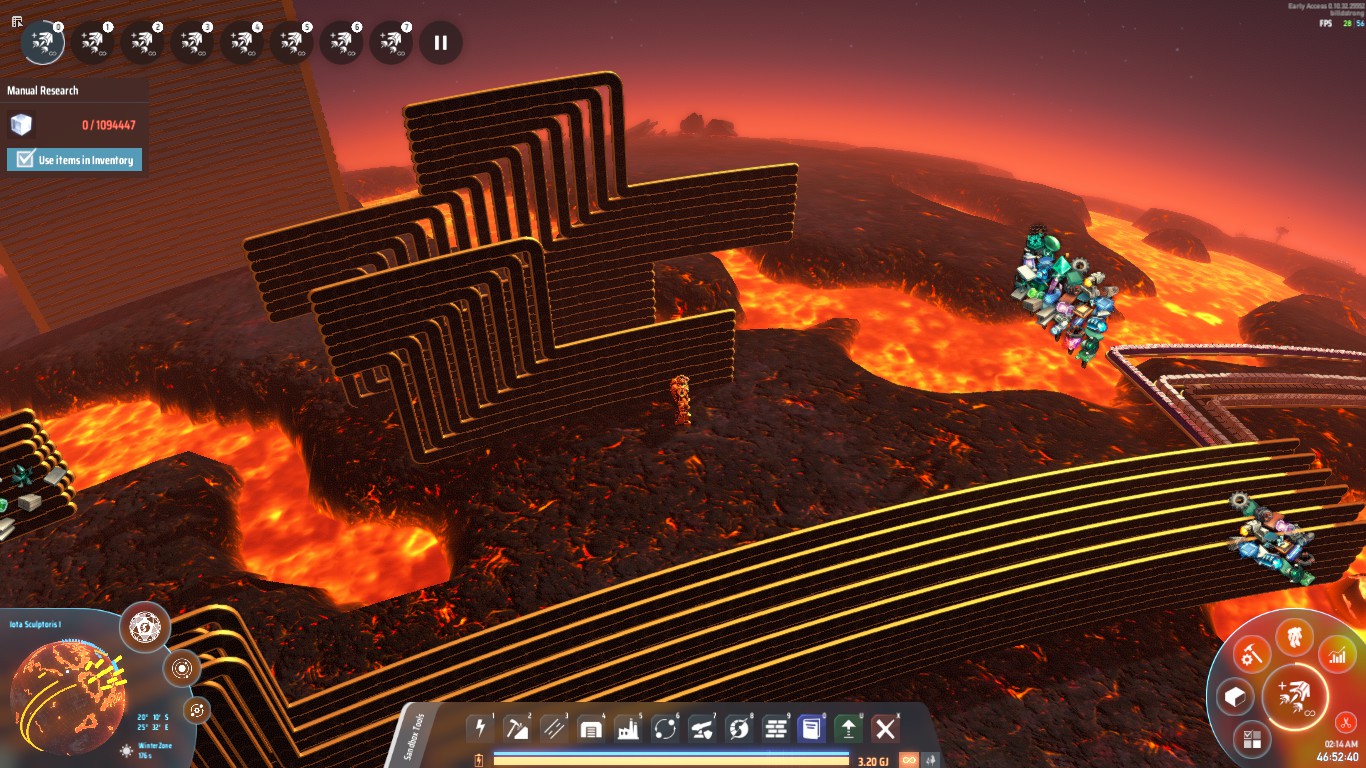Select the red X dismantle tool
Viewport: 1366px width, 768px height.
click(884, 728)
